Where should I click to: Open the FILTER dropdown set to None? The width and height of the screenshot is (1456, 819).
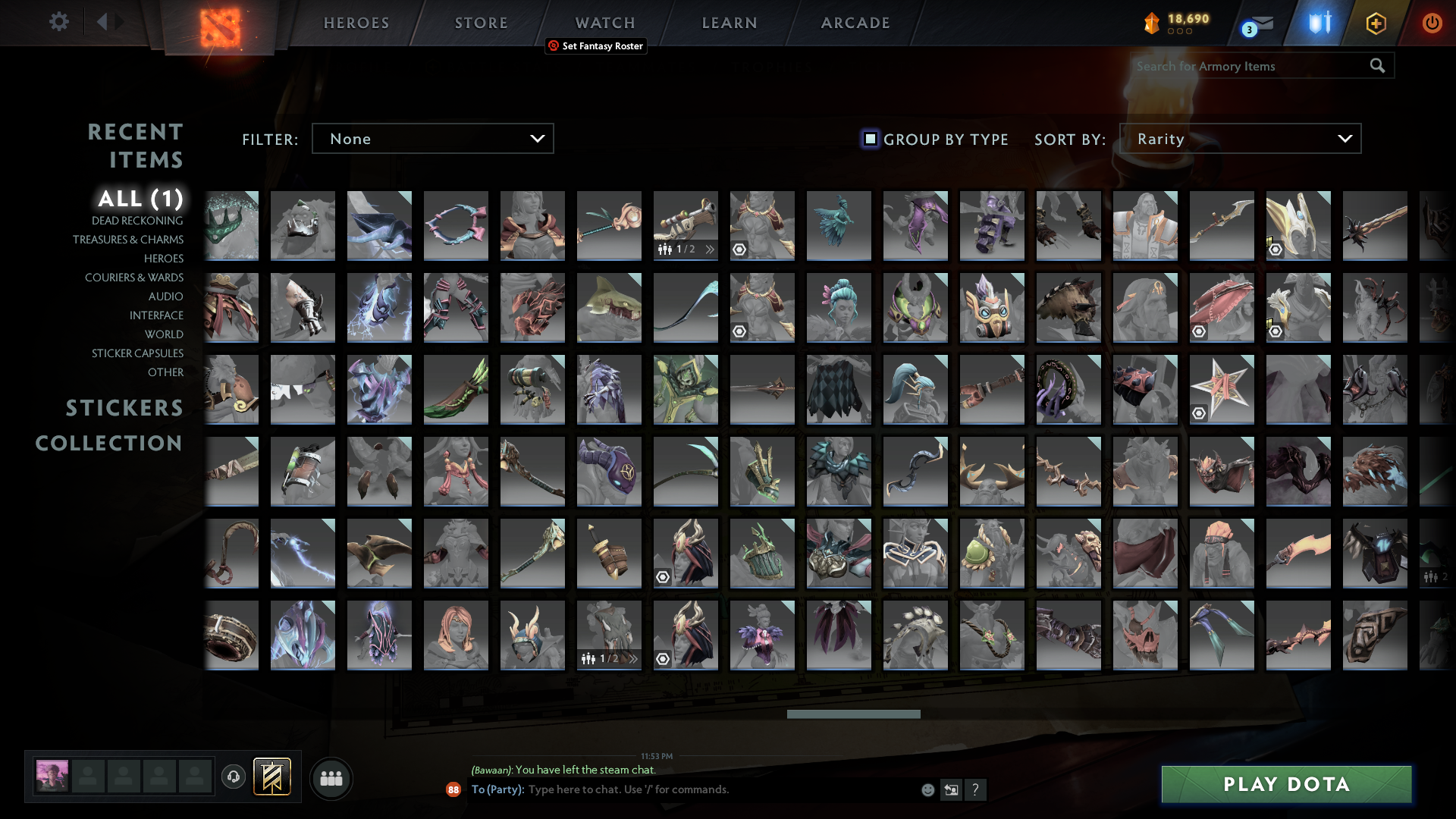point(432,138)
